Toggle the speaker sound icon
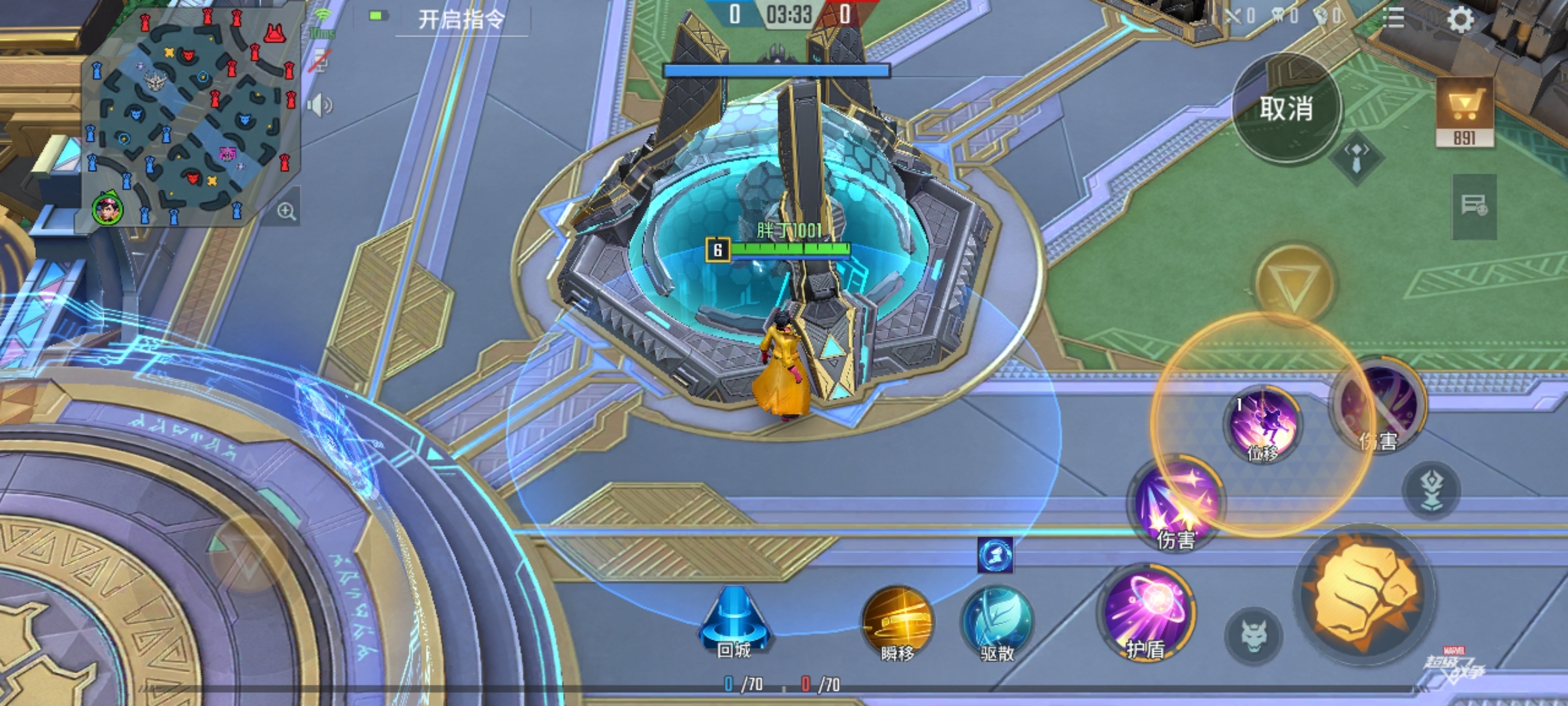The image size is (1568, 706). coord(319,105)
